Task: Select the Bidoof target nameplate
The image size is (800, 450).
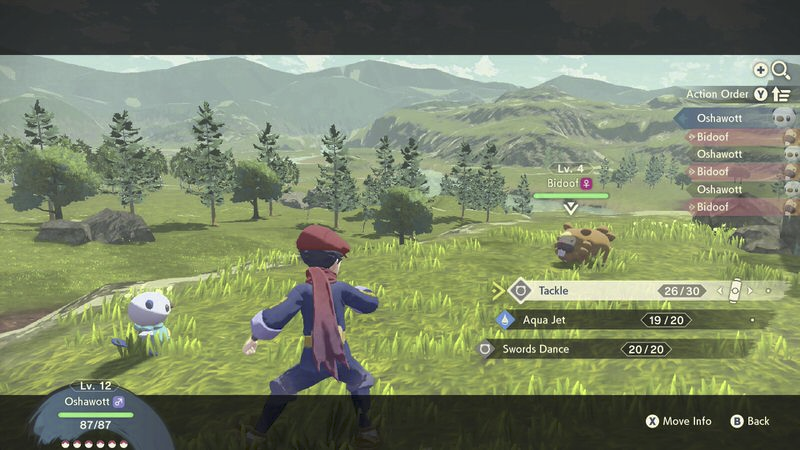Action: click(x=570, y=183)
